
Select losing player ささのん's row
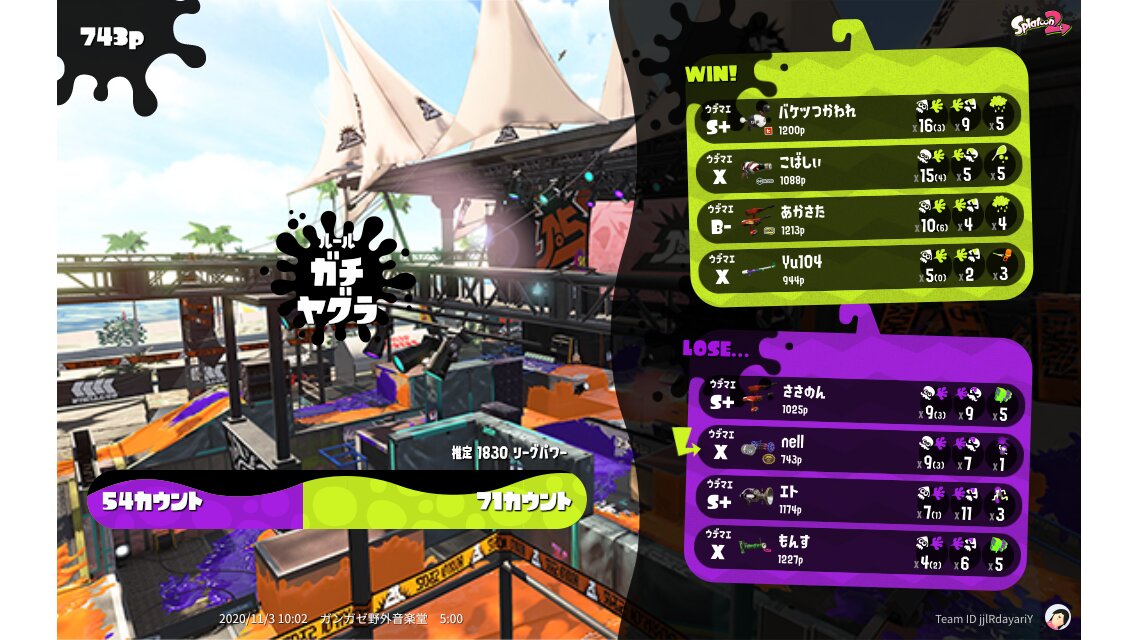click(860, 400)
